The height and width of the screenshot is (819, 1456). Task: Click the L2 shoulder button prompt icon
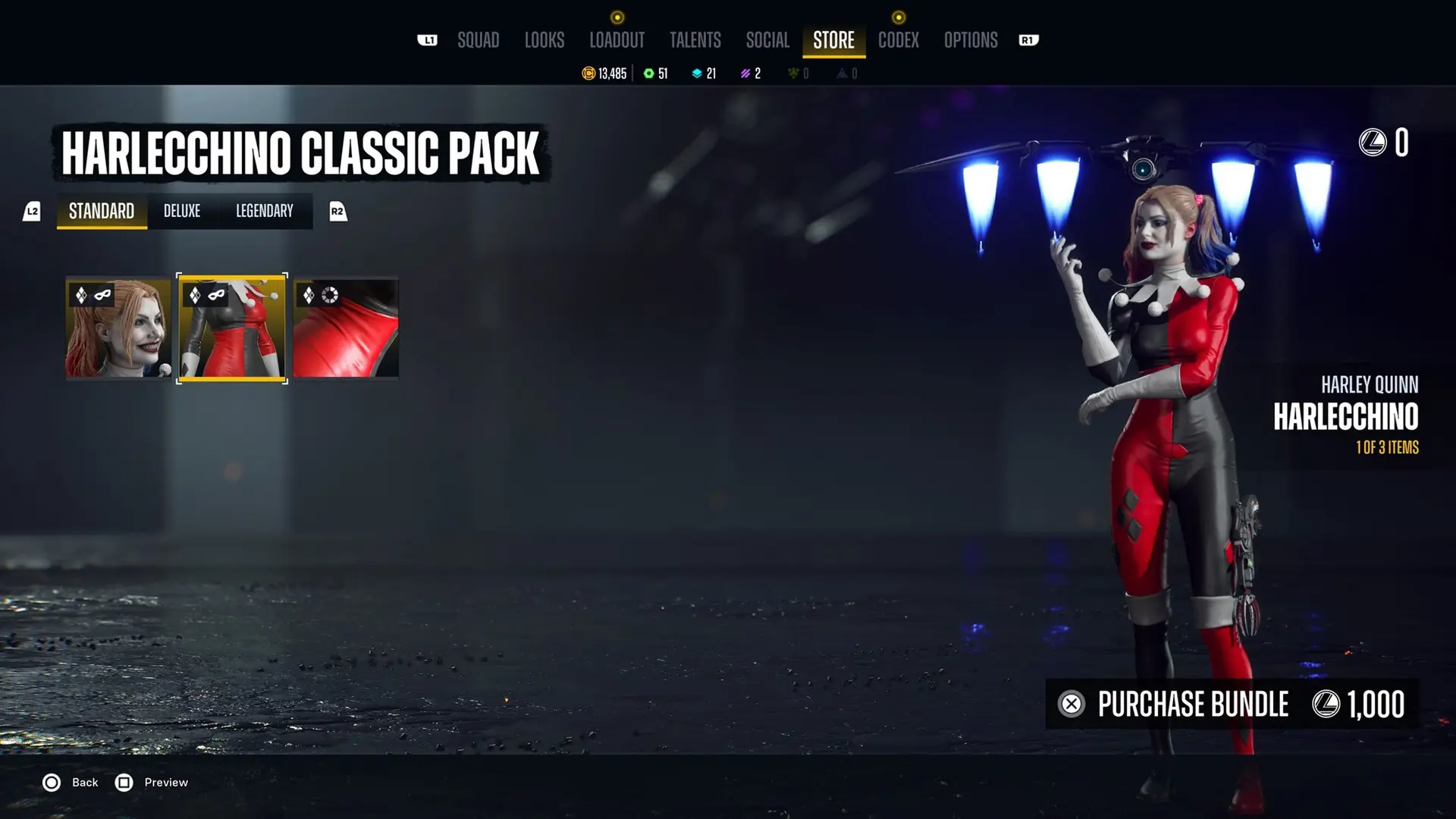[32, 212]
